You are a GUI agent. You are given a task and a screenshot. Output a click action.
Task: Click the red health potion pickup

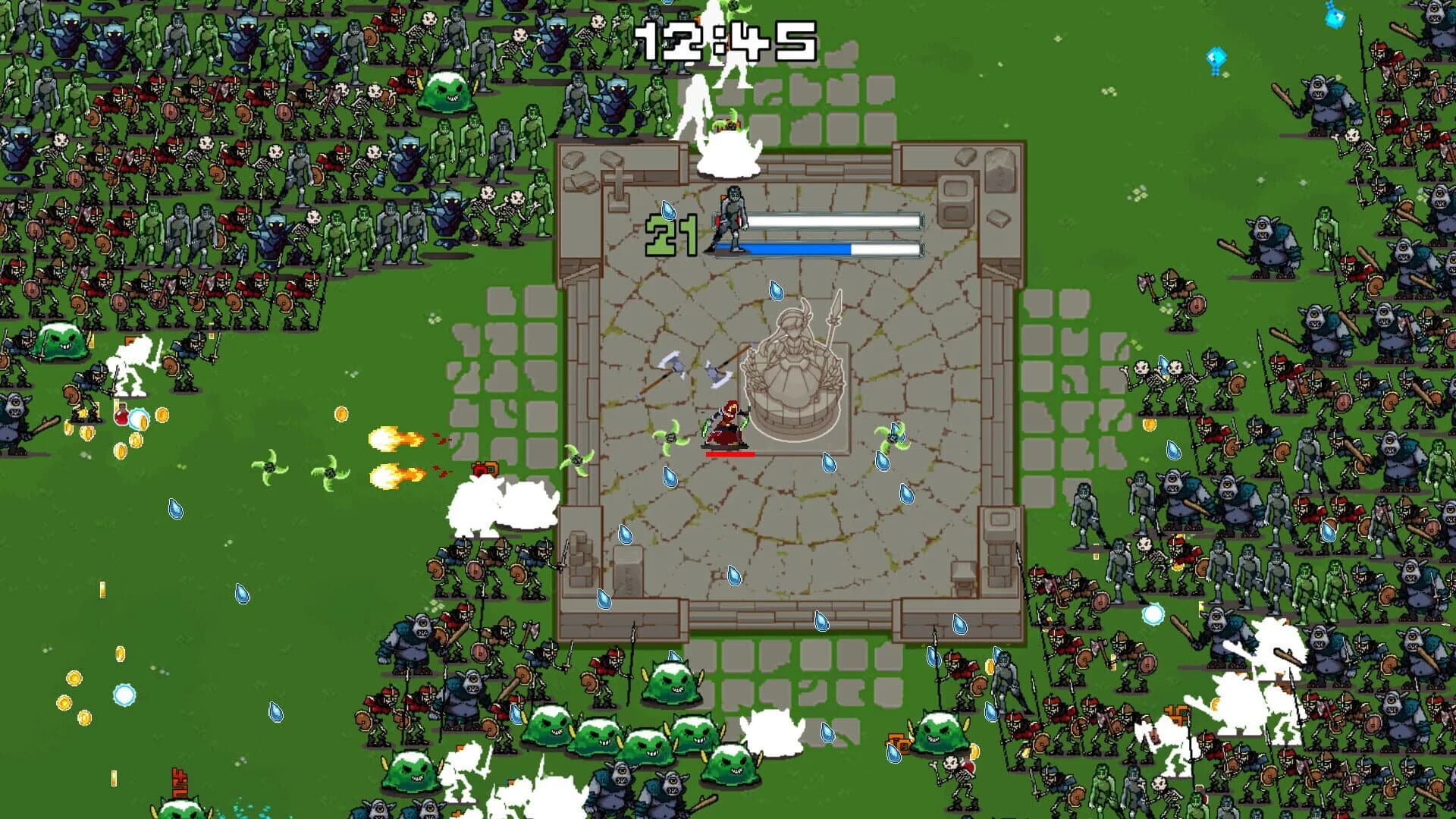tap(121, 416)
